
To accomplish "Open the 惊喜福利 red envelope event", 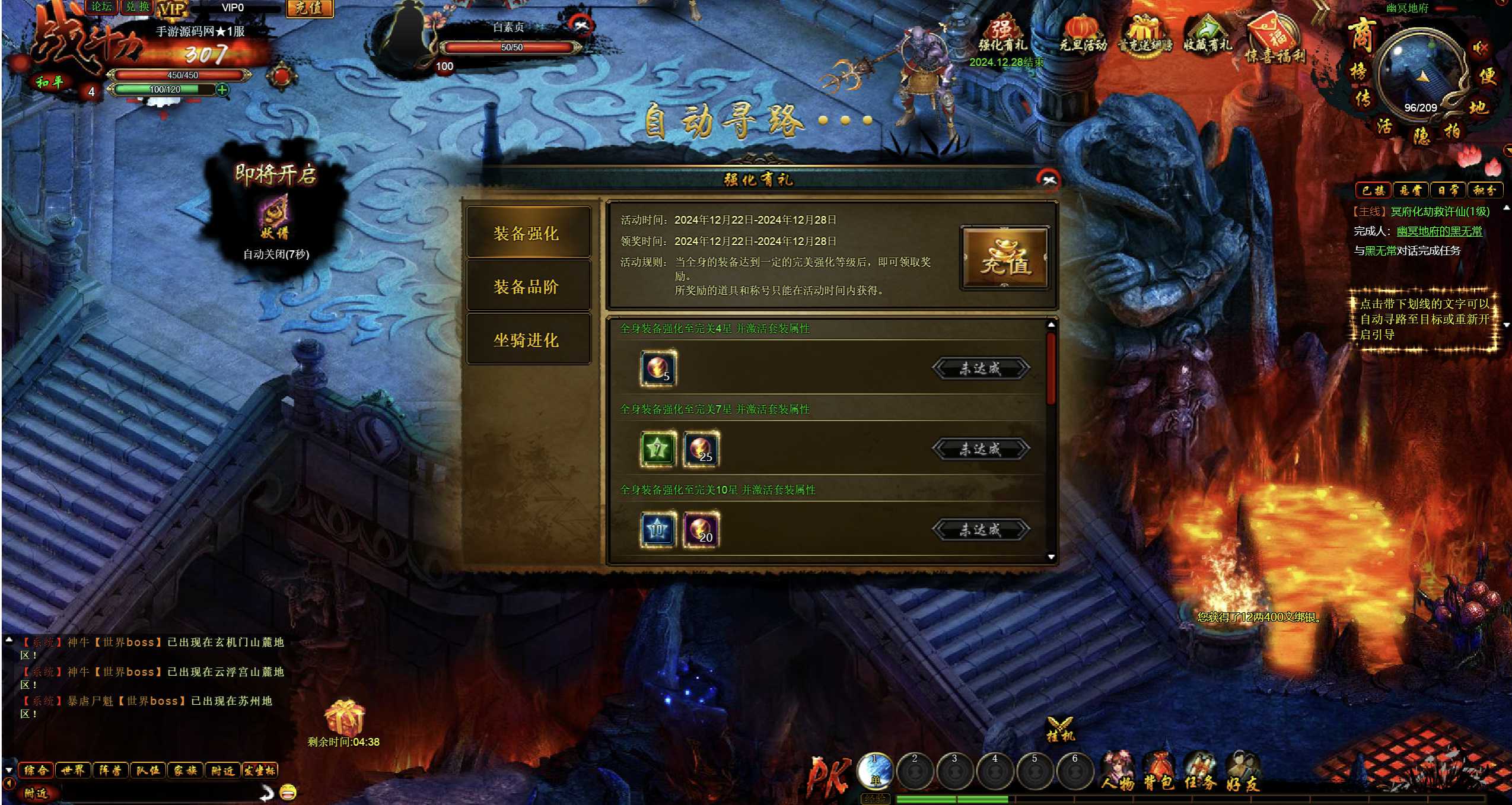I will tap(1275, 40).
